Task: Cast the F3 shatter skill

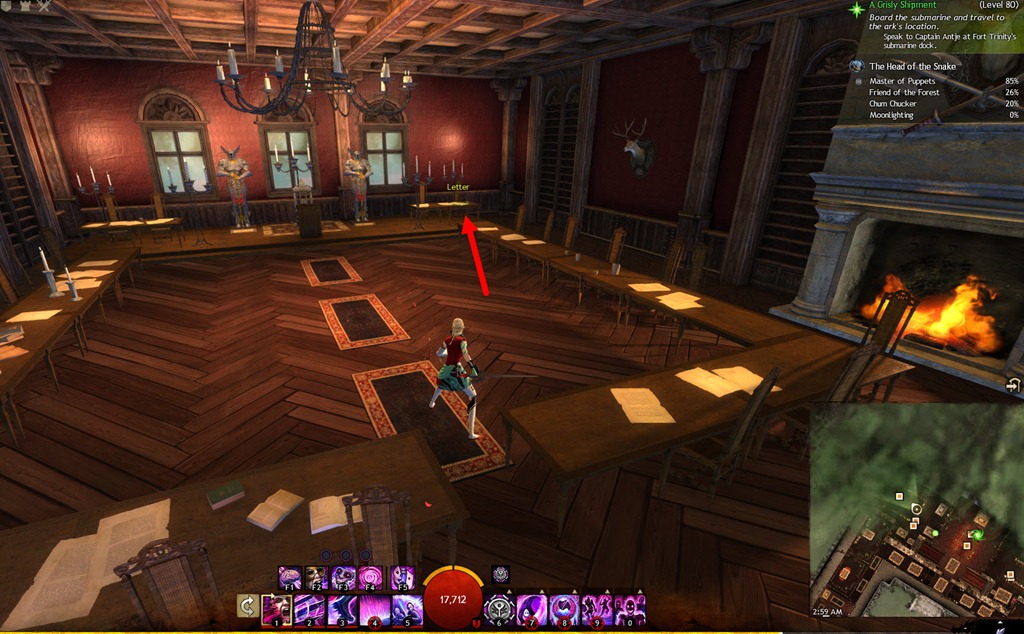Action: click(x=345, y=577)
